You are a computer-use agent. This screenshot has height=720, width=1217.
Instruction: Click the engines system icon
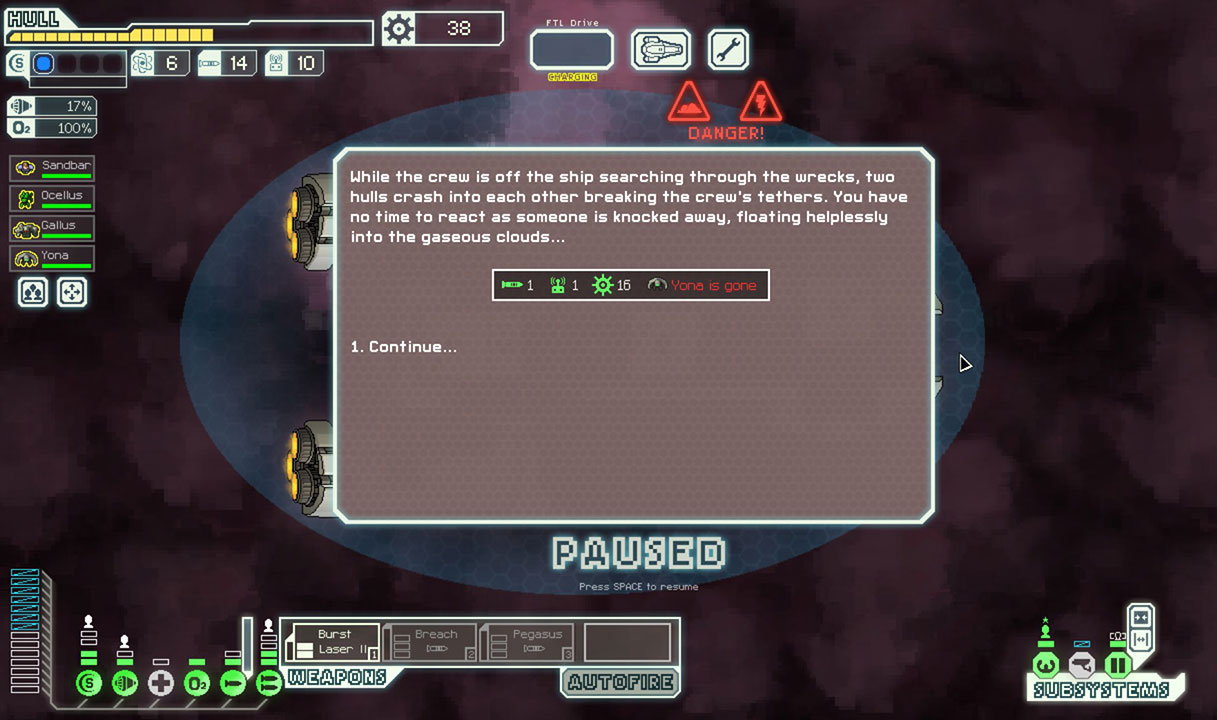click(x=125, y=684)
